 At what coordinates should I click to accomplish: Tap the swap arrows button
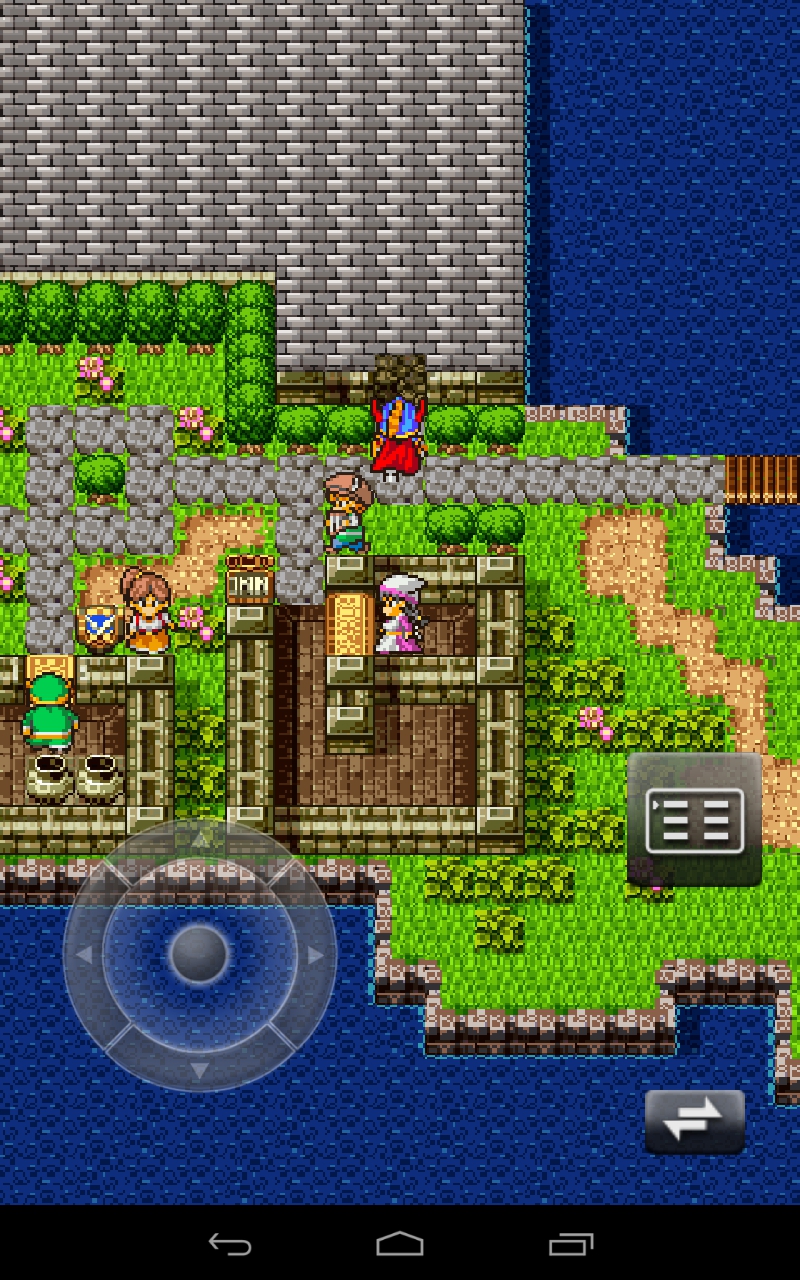(x=694, y=1121)
